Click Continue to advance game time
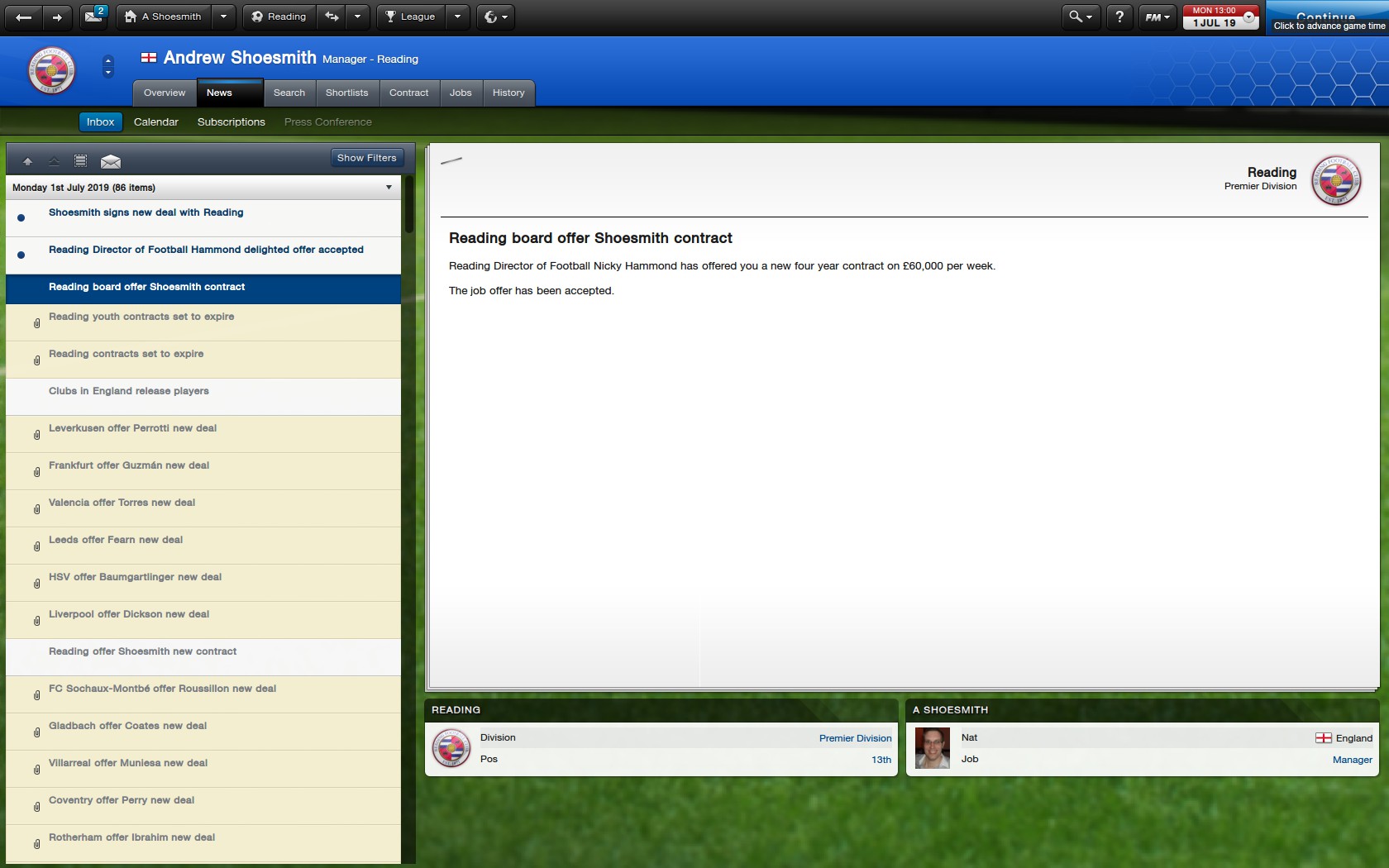This screenshot has height=868, width=1389. [x=1327, y=18]
